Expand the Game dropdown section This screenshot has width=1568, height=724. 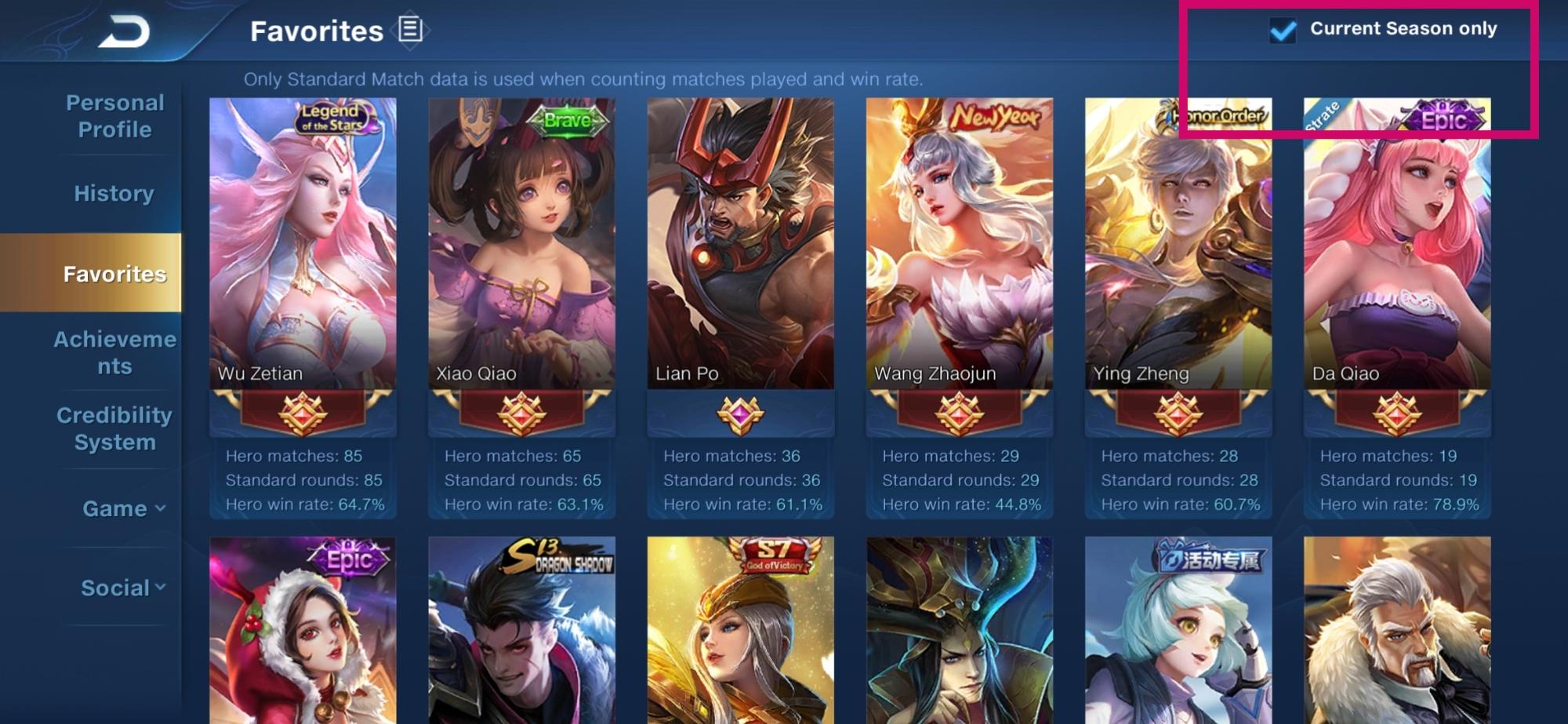coord(124,509)
